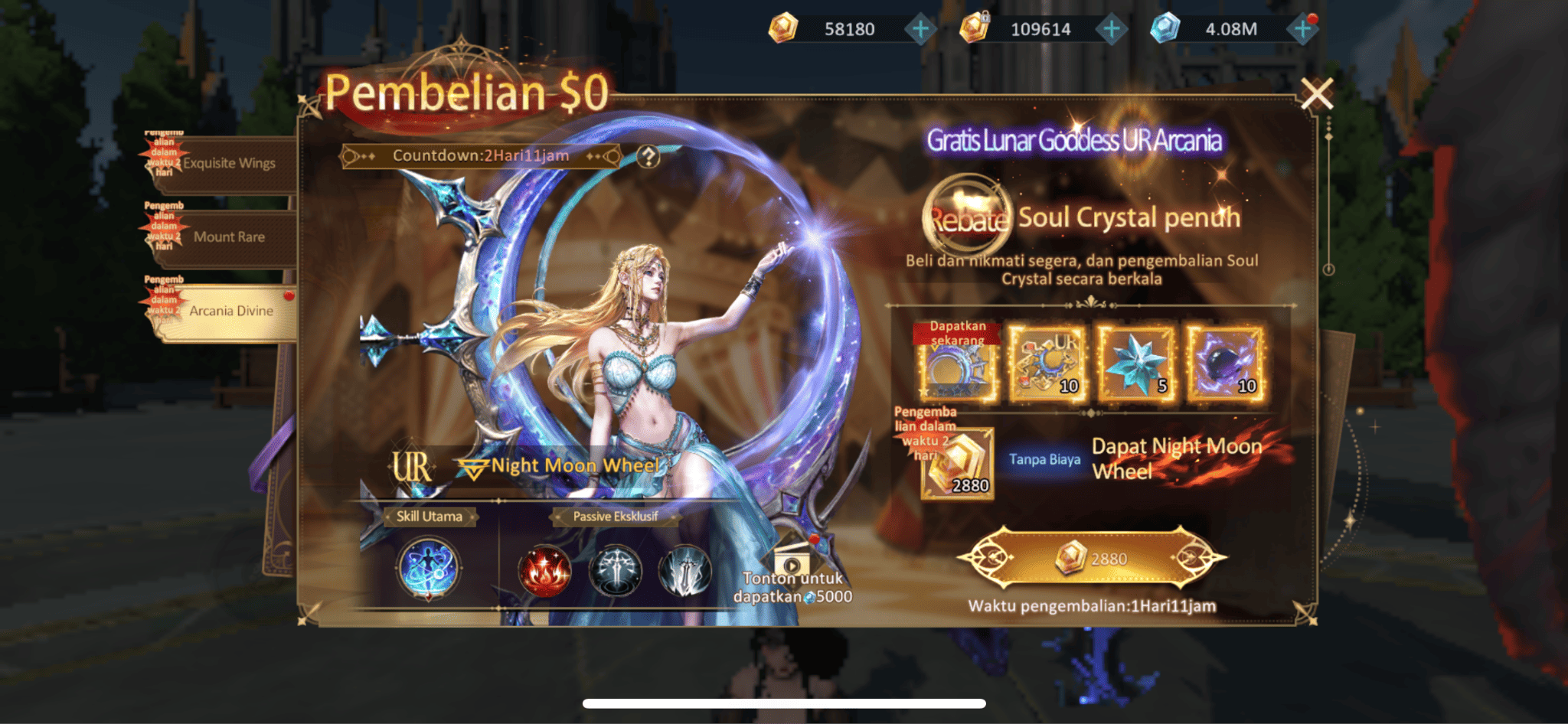Screen dimensions: 1568x724
Task: Buy the offer with the 2880 gold button
Action: coord(1093,559)
